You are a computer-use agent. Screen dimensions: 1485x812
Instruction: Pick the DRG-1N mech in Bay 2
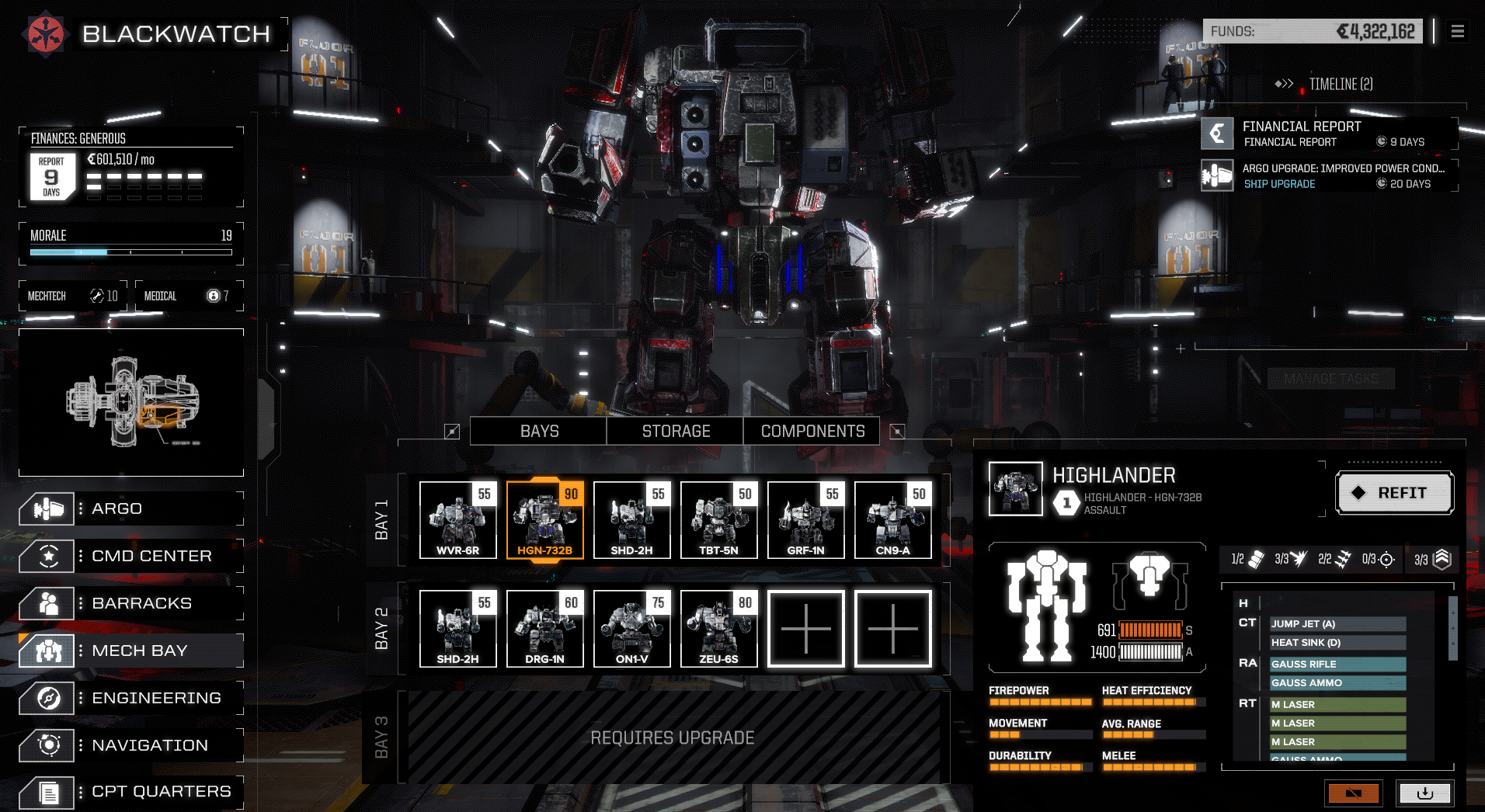[x=545, y=629]
